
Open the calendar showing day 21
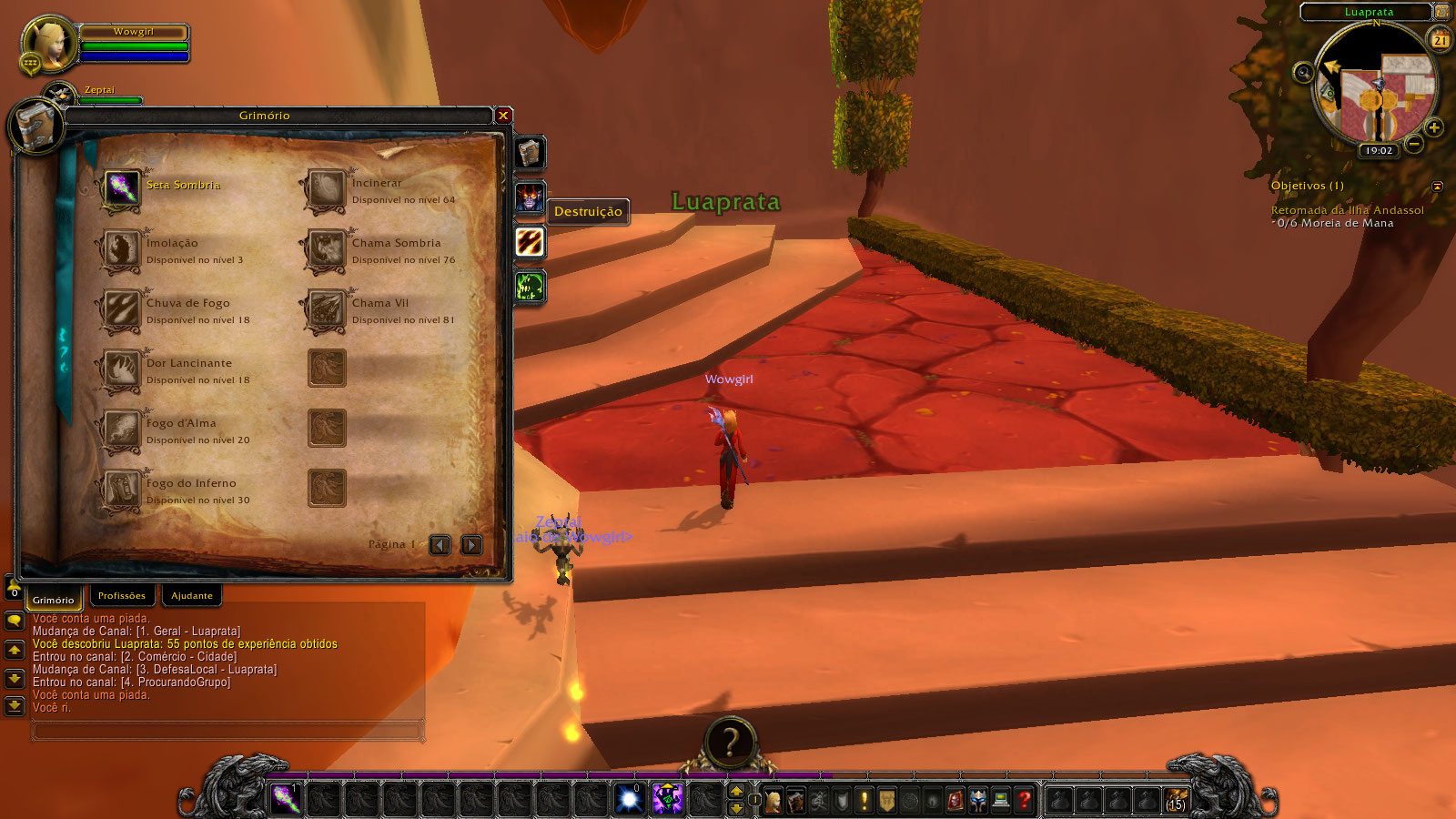pos(1441,40)
